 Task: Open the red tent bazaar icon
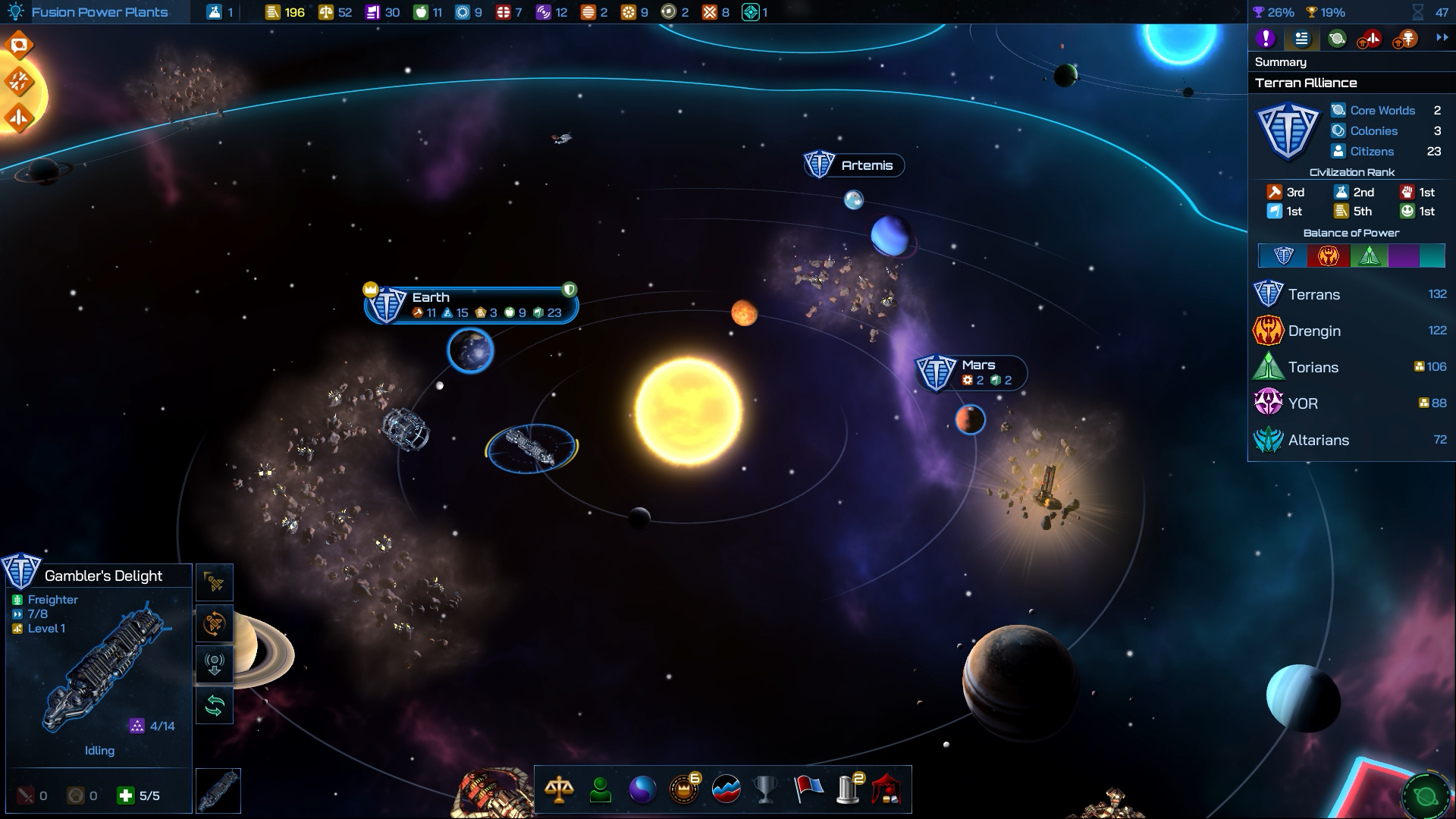click(886, 789)
